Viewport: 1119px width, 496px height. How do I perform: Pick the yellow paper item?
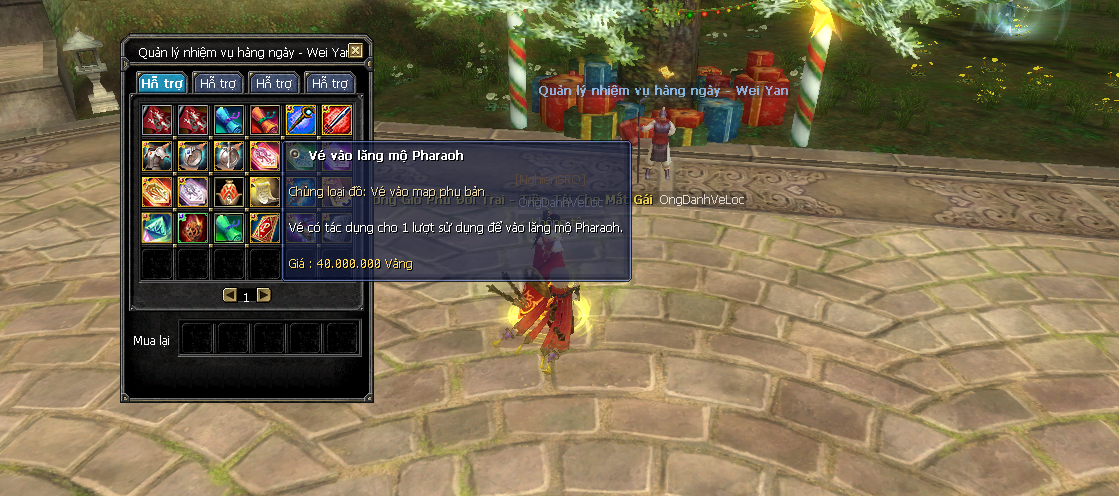[x=265, y=191]
